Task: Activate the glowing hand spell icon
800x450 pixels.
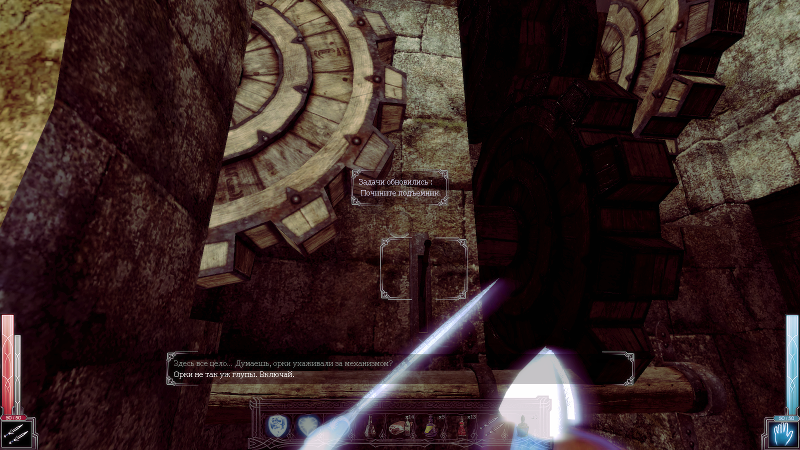Action: coord(782,432)
